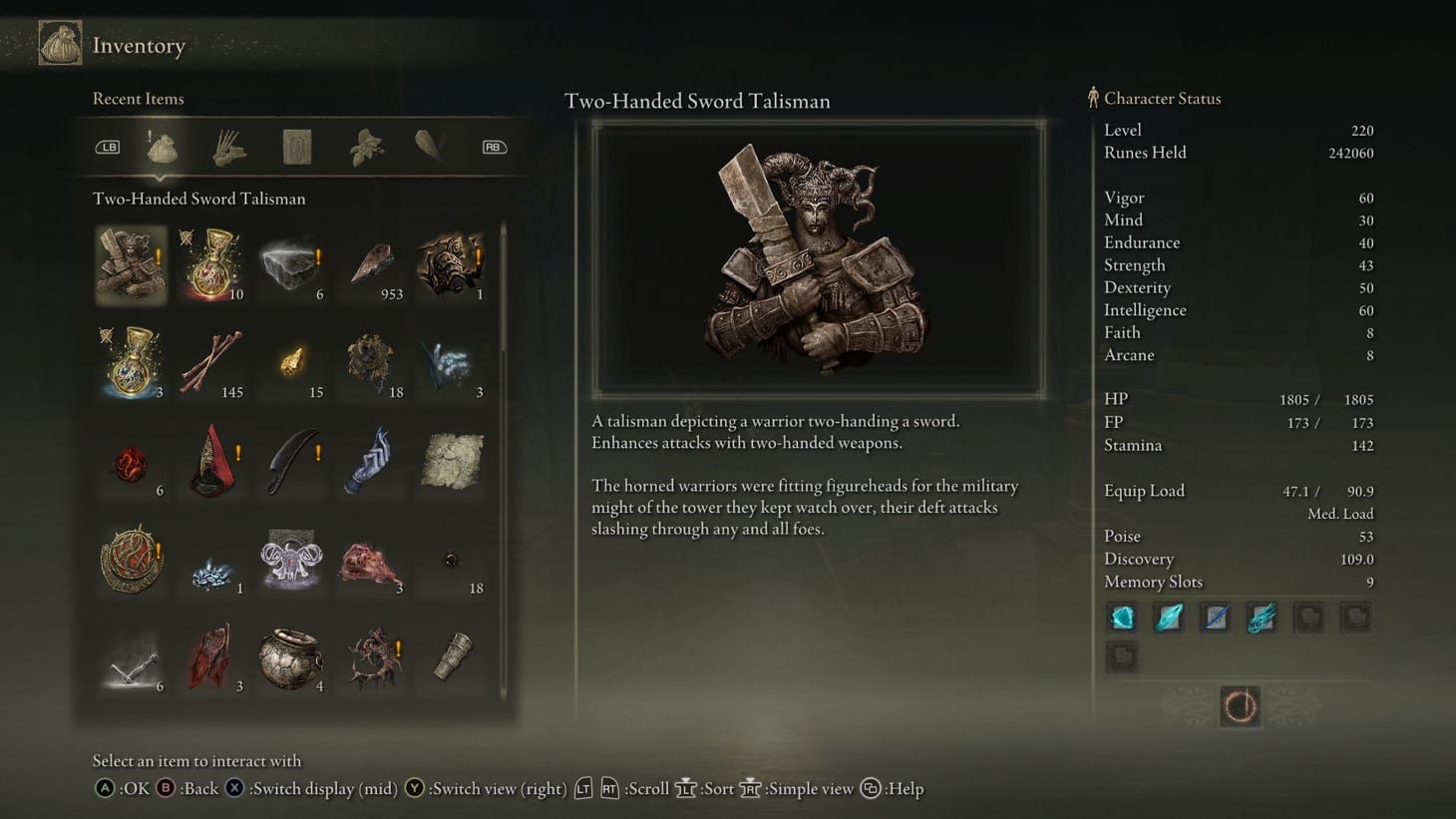Select the Two-Handed Sword Talisman in the grid

[131, 264]
